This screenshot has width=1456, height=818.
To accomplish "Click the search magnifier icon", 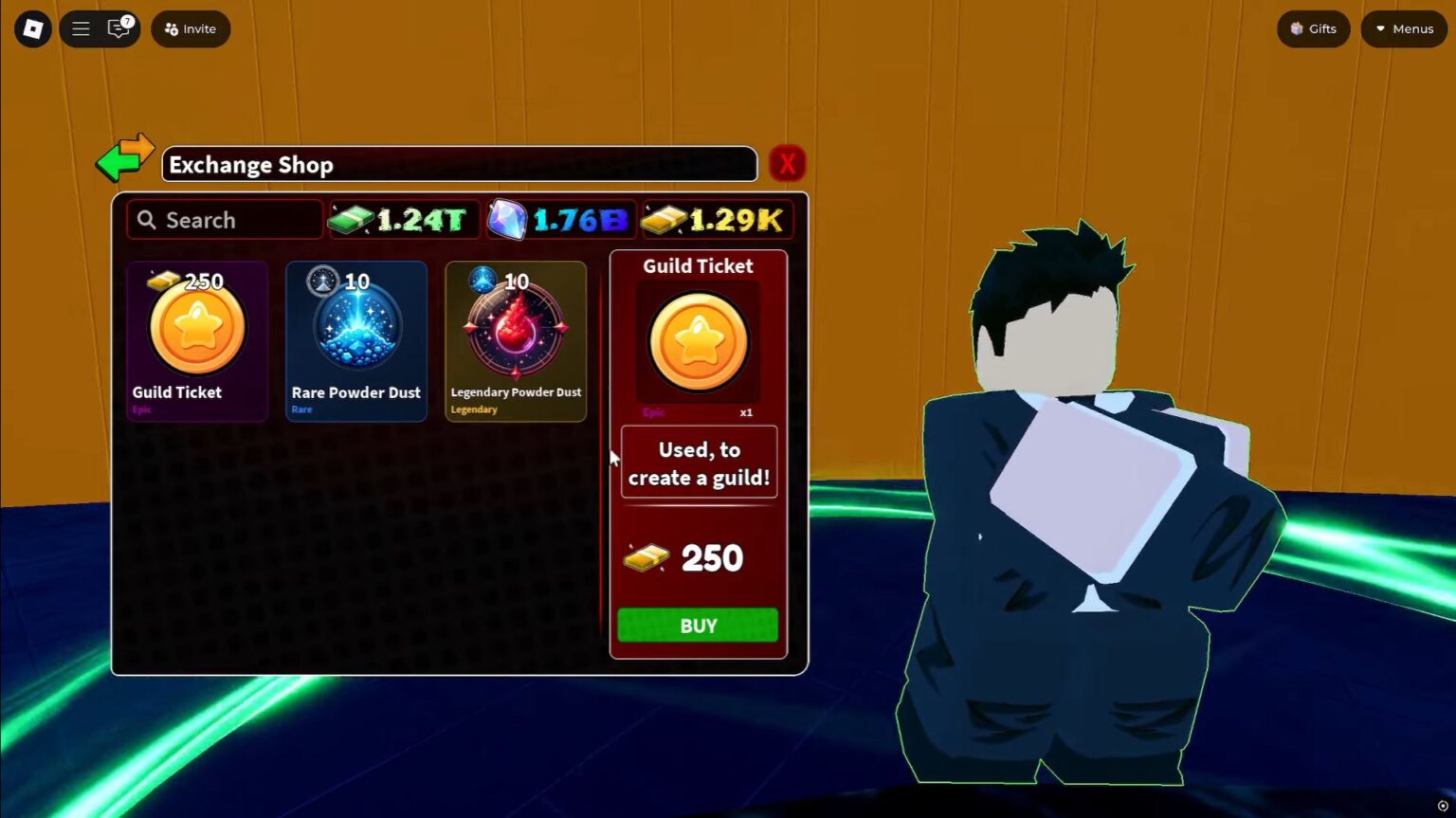I will [147, 219].
